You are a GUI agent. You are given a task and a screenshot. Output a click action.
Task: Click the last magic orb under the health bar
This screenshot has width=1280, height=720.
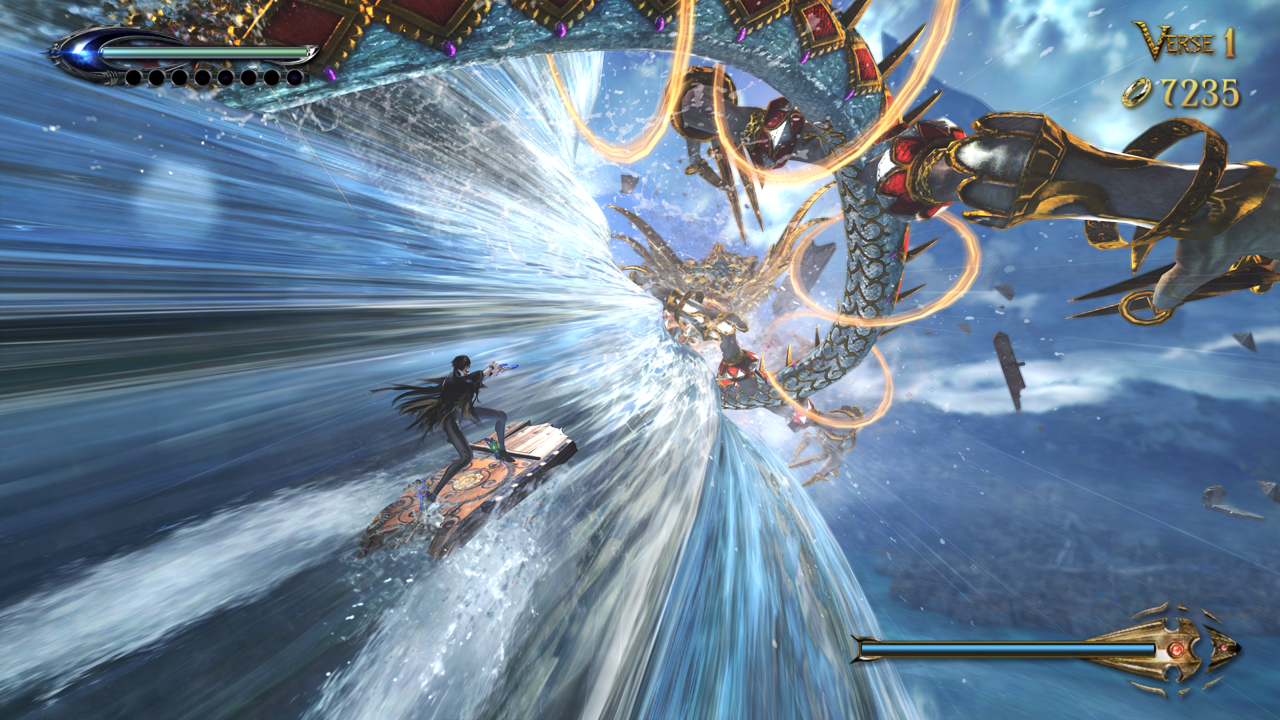click(x=296, y=78)
